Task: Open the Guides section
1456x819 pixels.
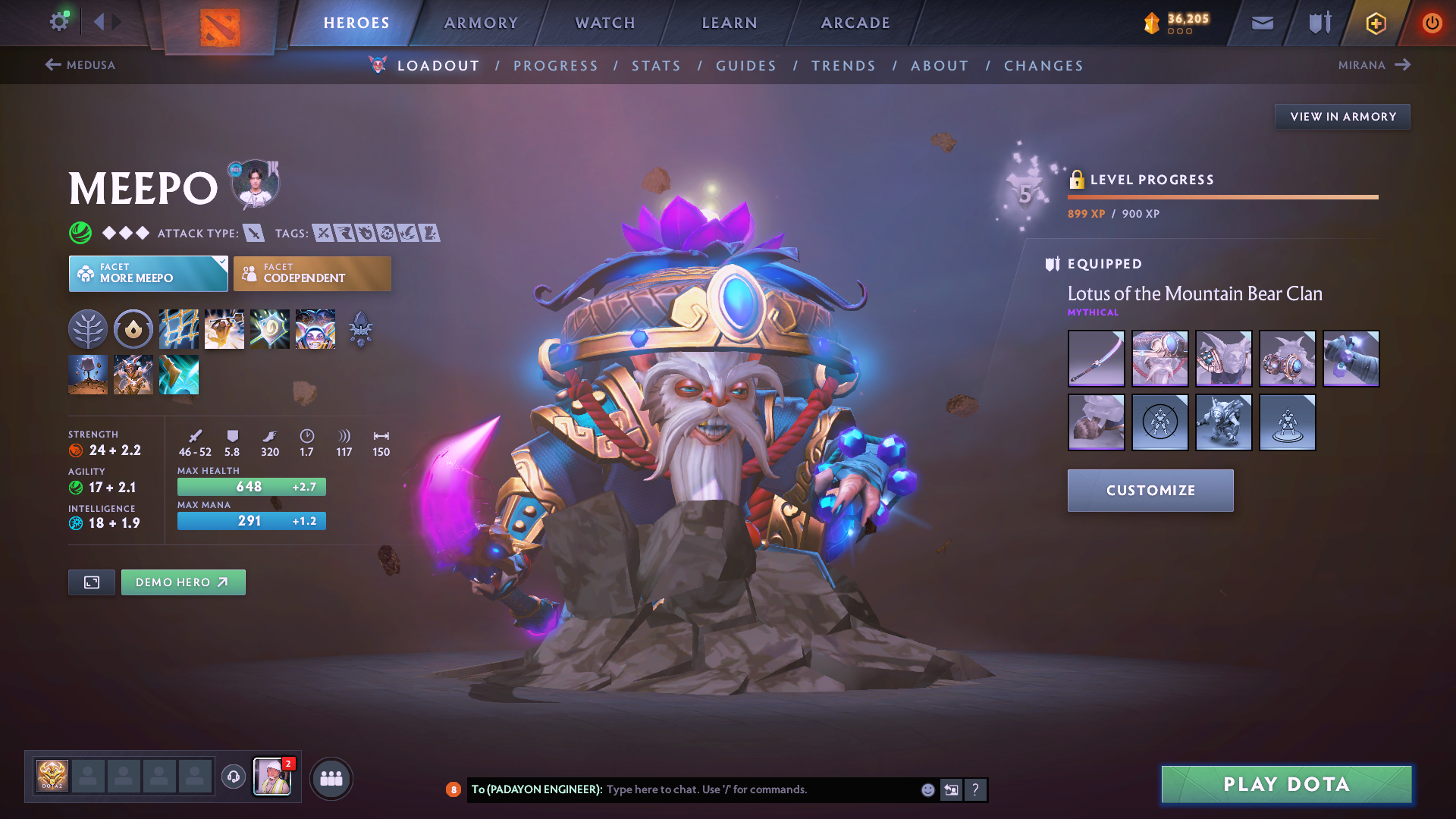Action: pos(746,66)
